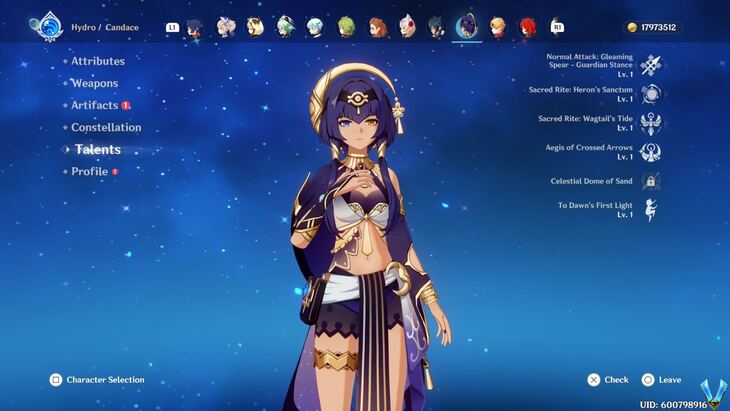The width and height of the screenshot is (730, 411).
Task: Select Sacred Rite: Wagtail's Tide talent
Action: point(651,123)
